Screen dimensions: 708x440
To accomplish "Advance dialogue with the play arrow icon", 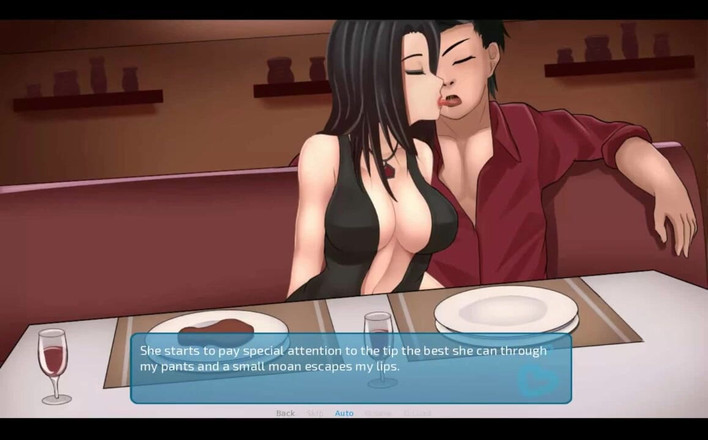I will (535, 379).
